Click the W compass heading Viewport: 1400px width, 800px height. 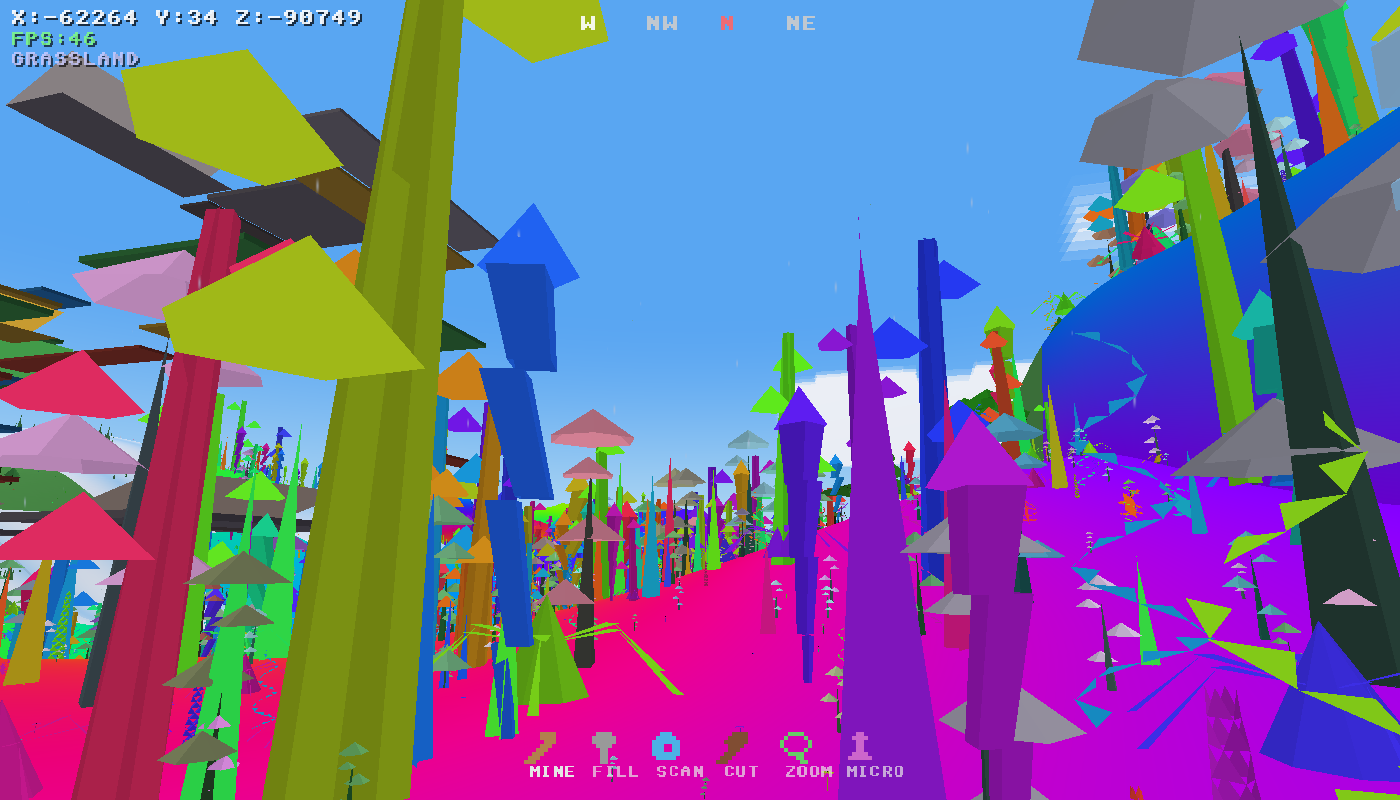click(588, 23)
